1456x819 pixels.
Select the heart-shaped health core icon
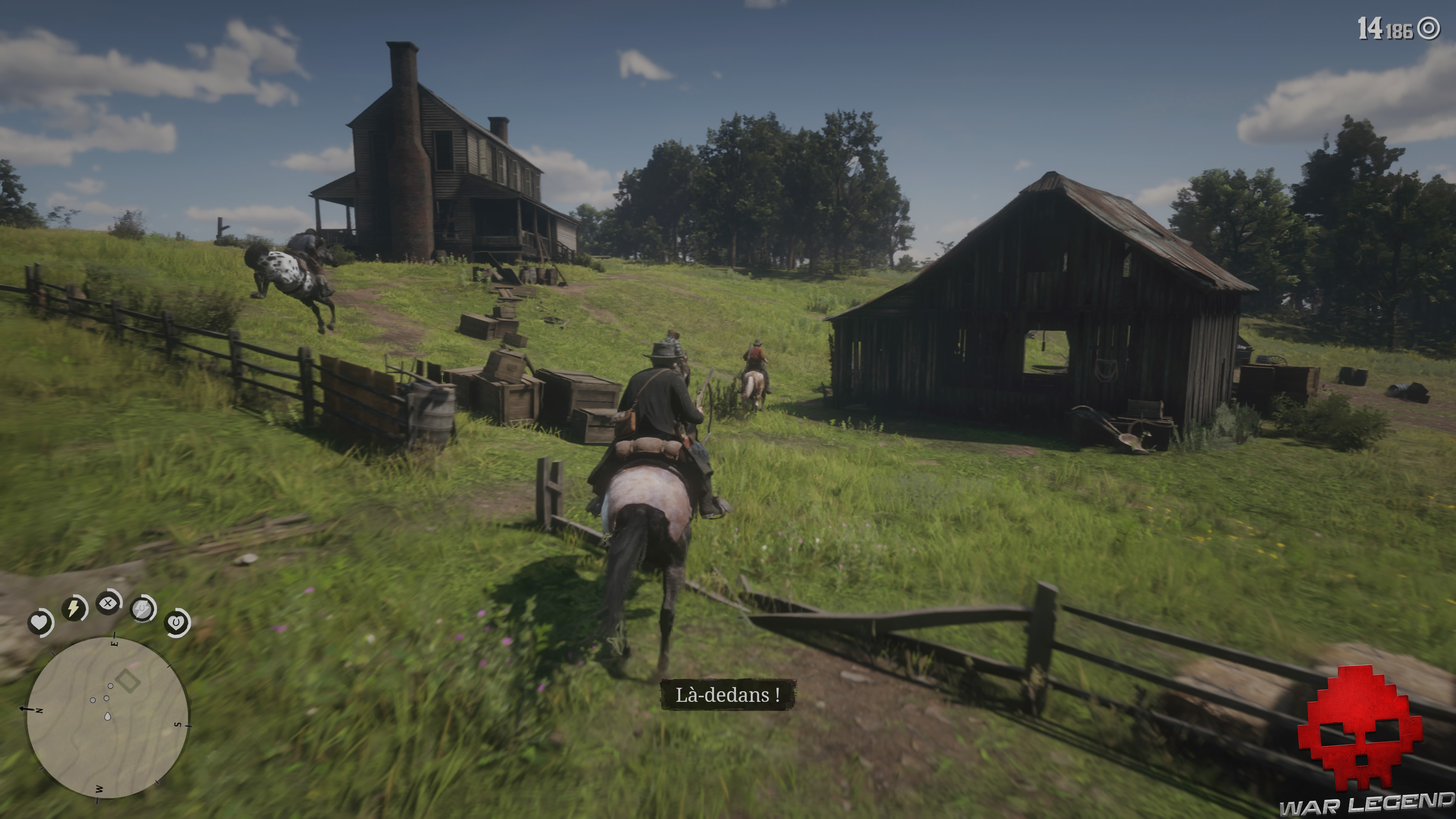tap(39, 622)
